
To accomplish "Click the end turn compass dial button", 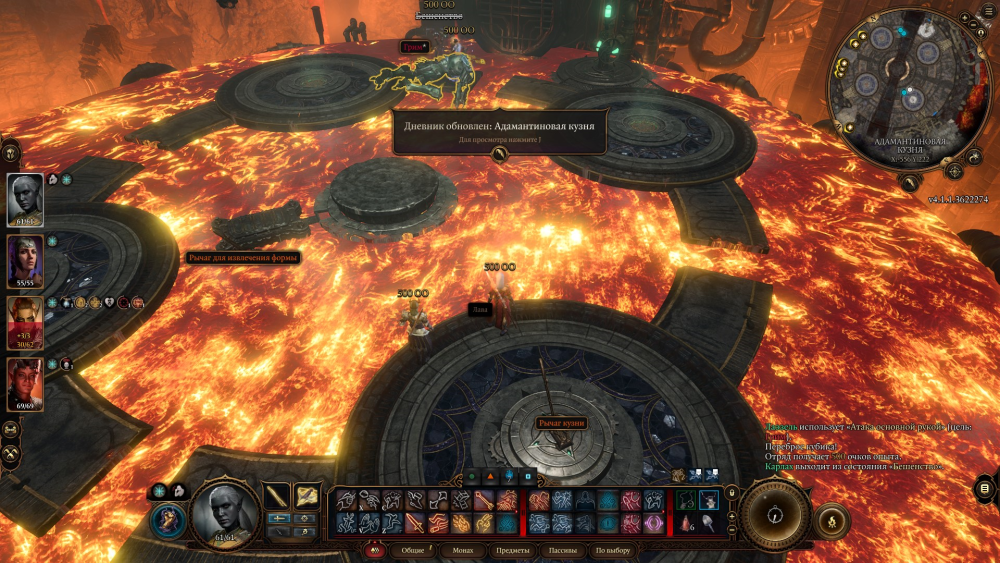I will tap(773, 515).
